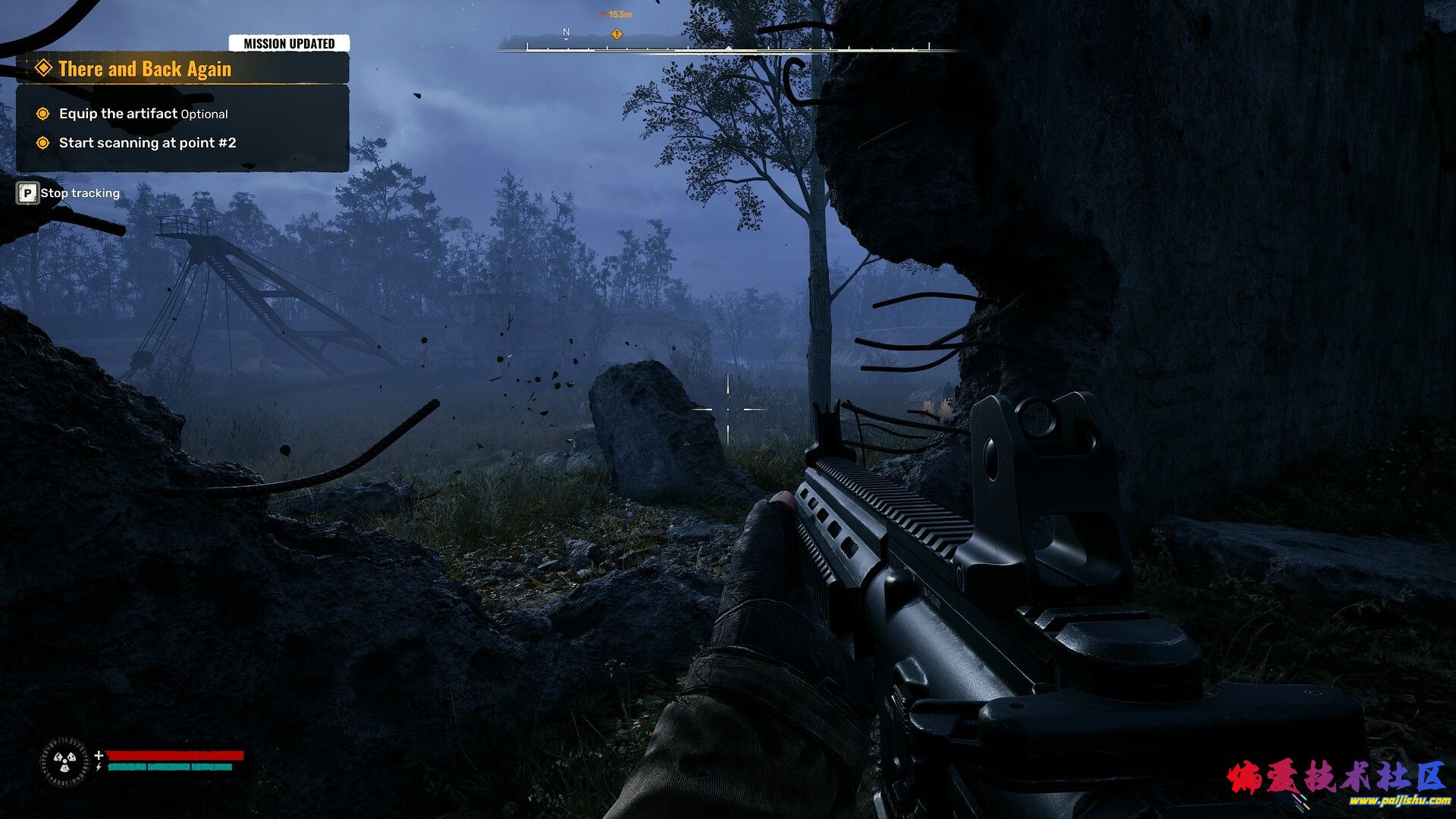Select the There and Back Again mission title

[x=145, y=69]
